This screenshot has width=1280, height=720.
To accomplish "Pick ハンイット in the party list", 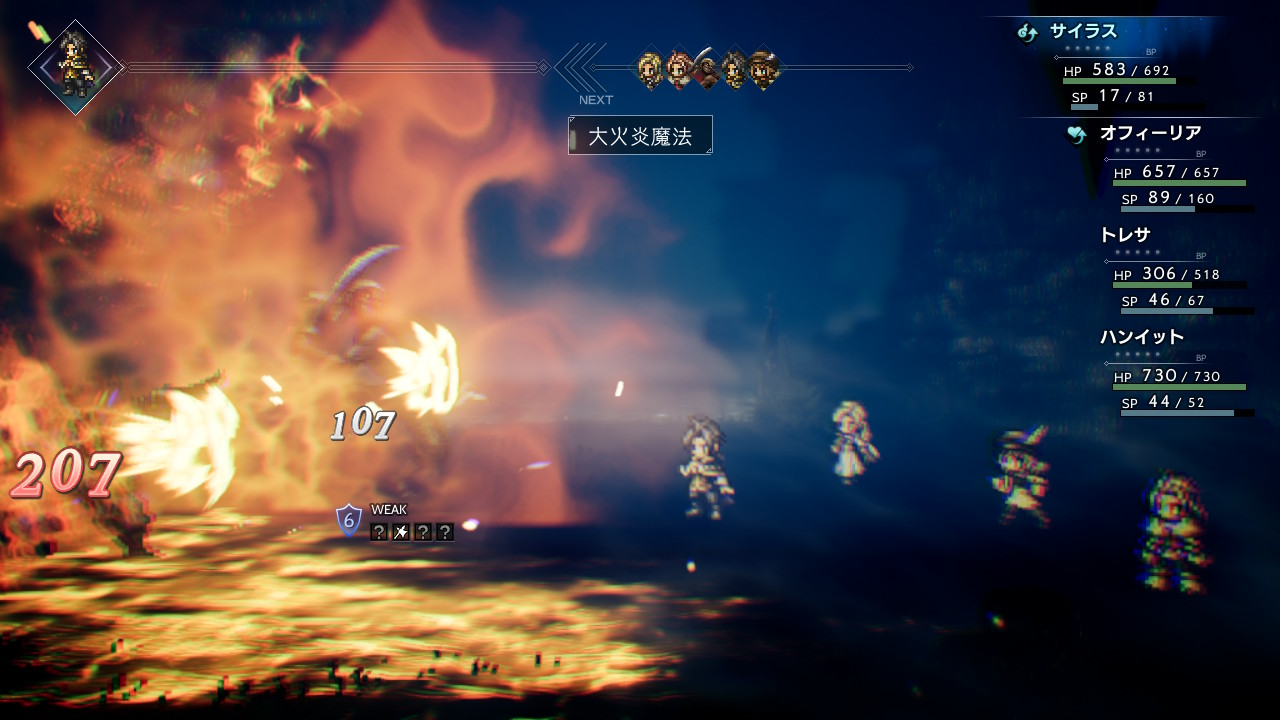I will click(1141, 337).
